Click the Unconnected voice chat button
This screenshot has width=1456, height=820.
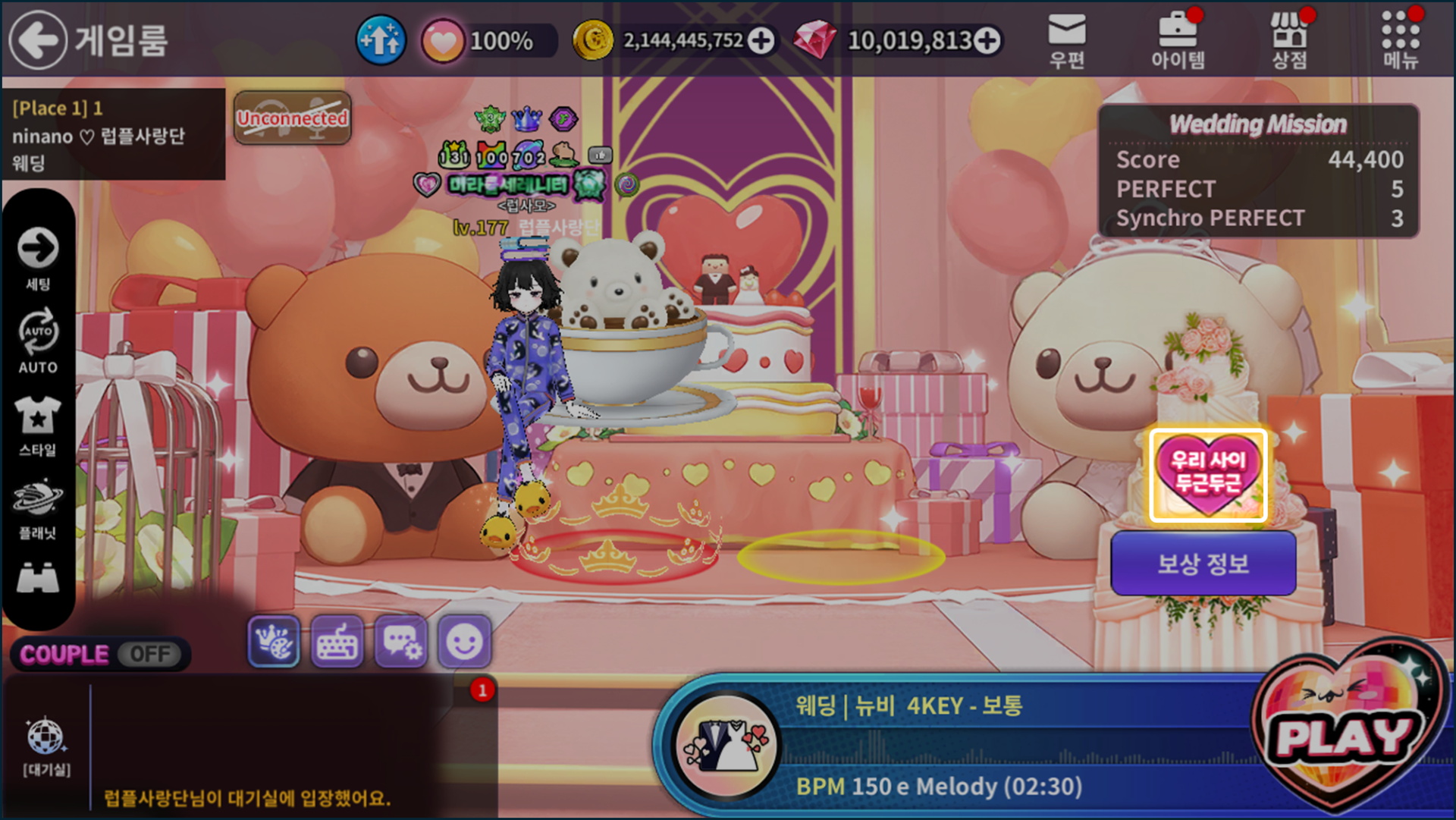point(292,118)
